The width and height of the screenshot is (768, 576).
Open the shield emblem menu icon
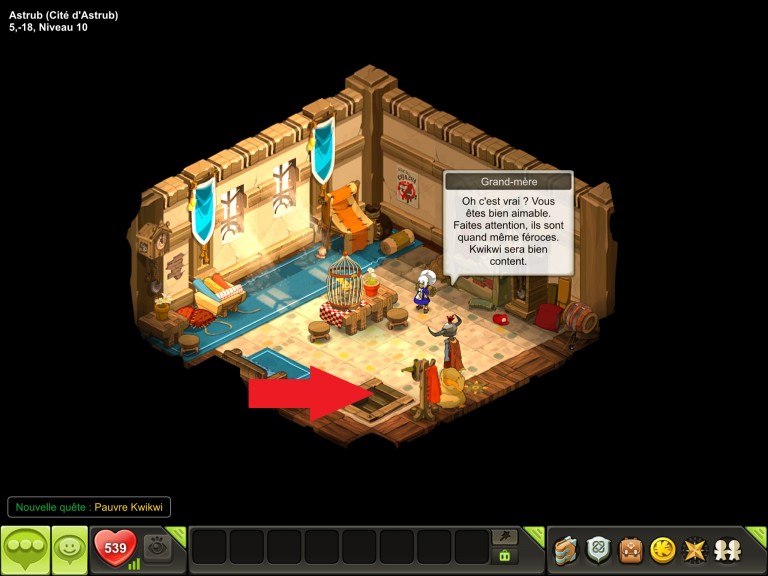(598, 549)
